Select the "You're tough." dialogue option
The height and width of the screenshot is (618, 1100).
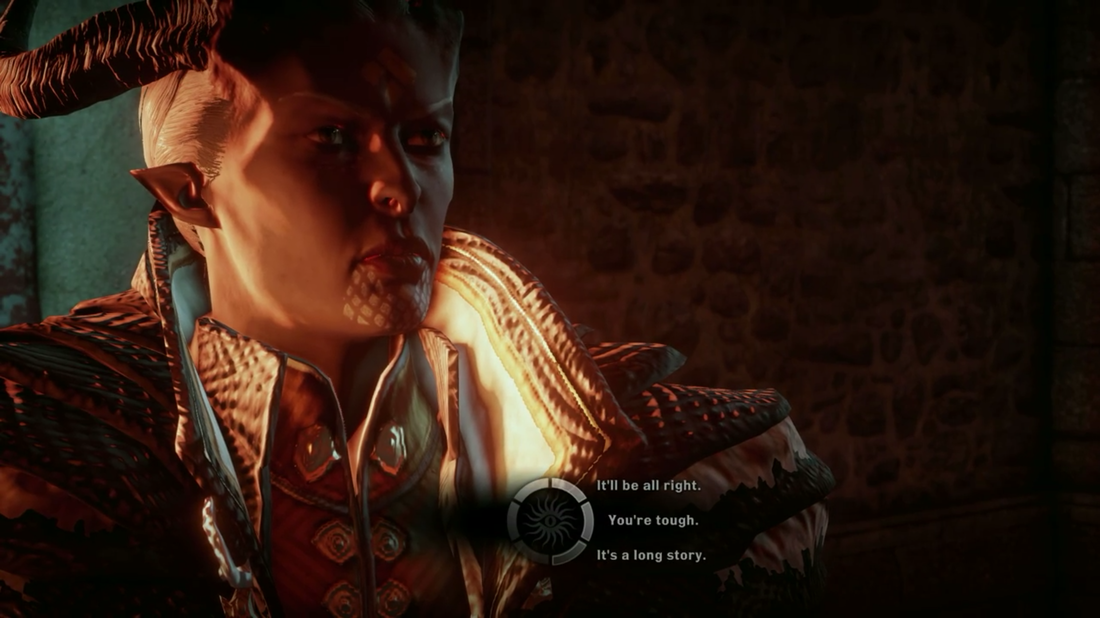[x=653, y=520]
